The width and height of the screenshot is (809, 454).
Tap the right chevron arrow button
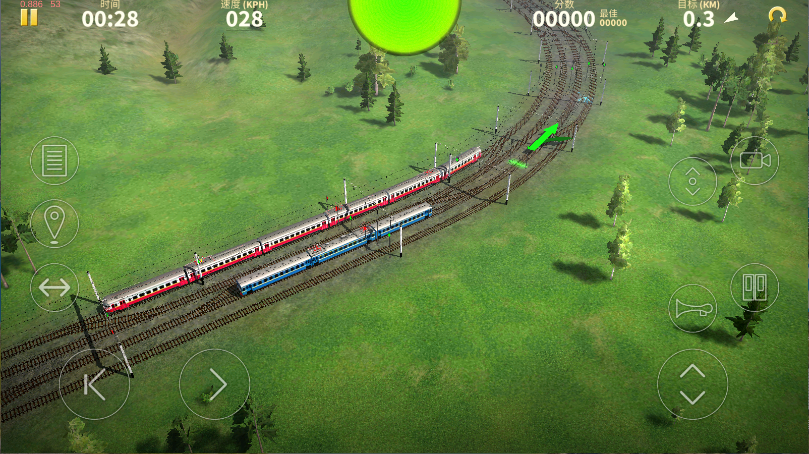coord(214,384)
